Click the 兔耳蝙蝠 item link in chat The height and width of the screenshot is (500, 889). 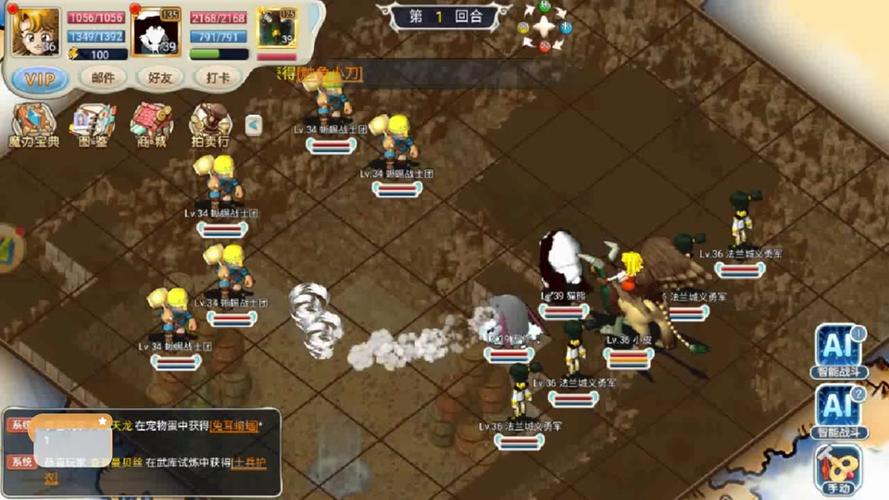tap(237, 425)
